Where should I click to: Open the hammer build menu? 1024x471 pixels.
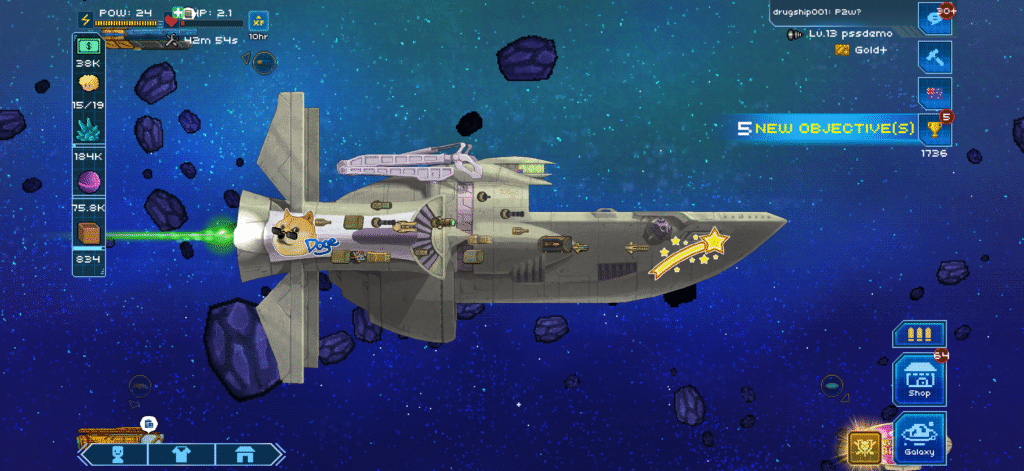[x=934, y=57]
